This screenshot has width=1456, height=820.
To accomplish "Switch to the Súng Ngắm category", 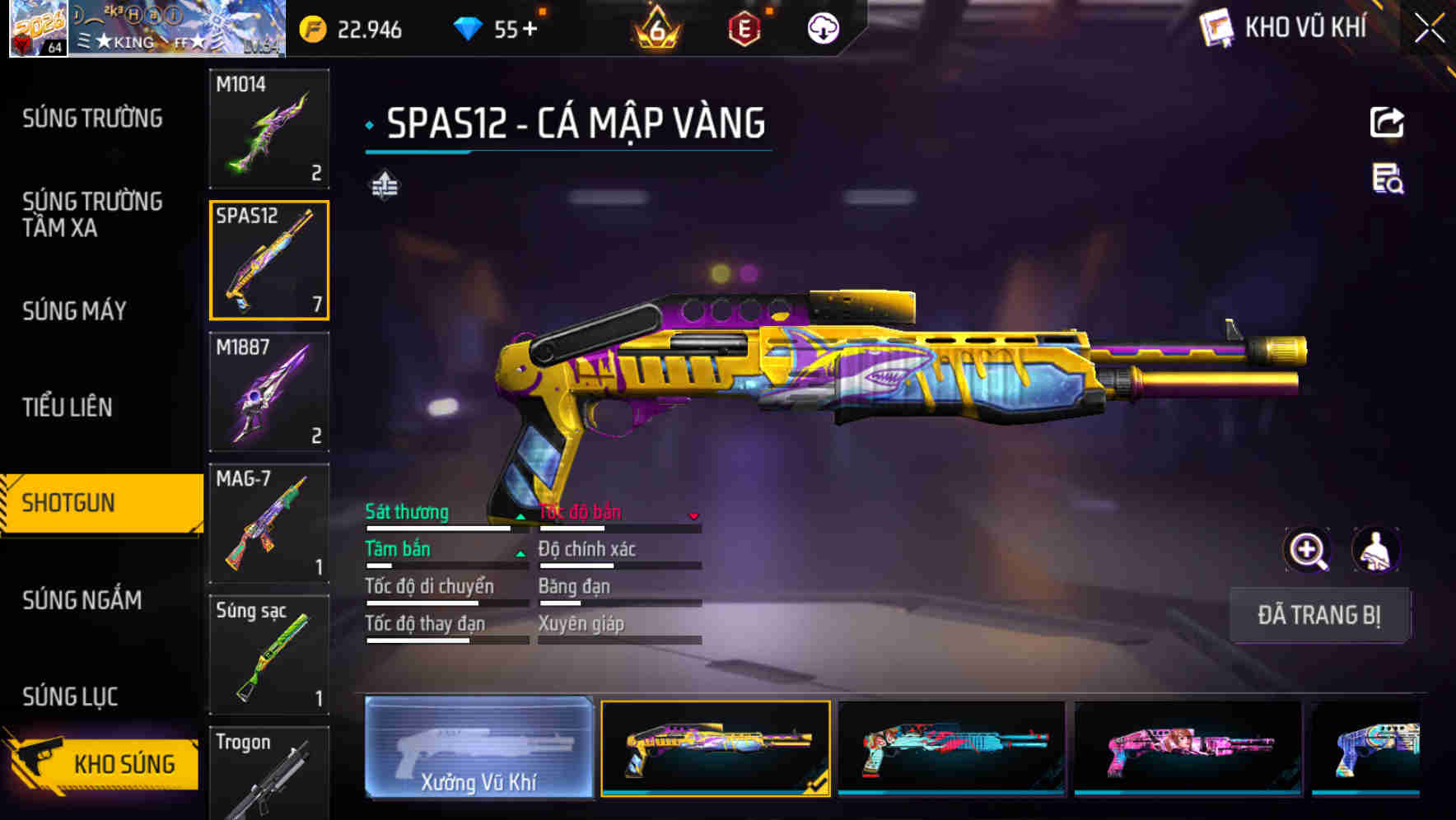I will tap(82, 600).
